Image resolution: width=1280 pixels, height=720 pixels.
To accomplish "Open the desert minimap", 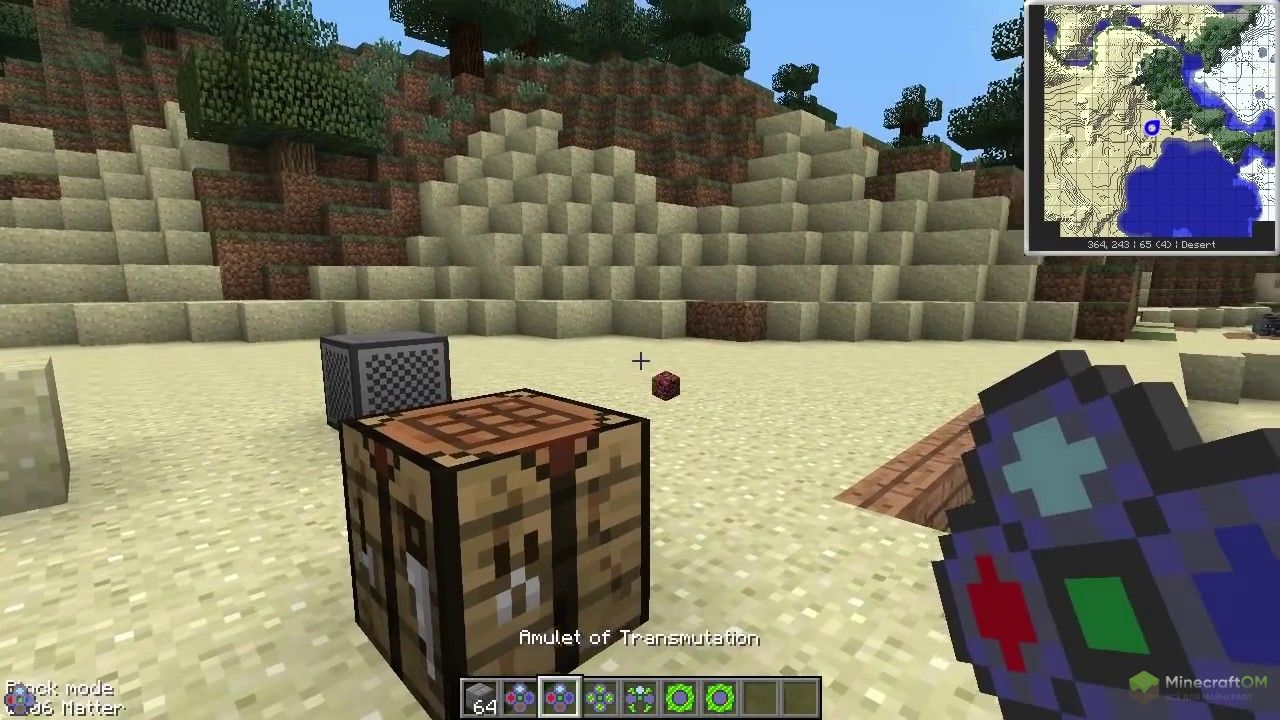I will tap(1151, 125).
